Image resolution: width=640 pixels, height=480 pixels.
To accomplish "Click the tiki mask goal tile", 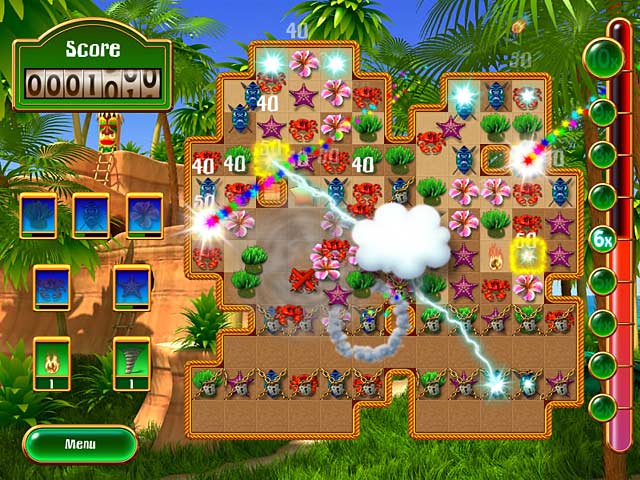I will pos(91,215).
